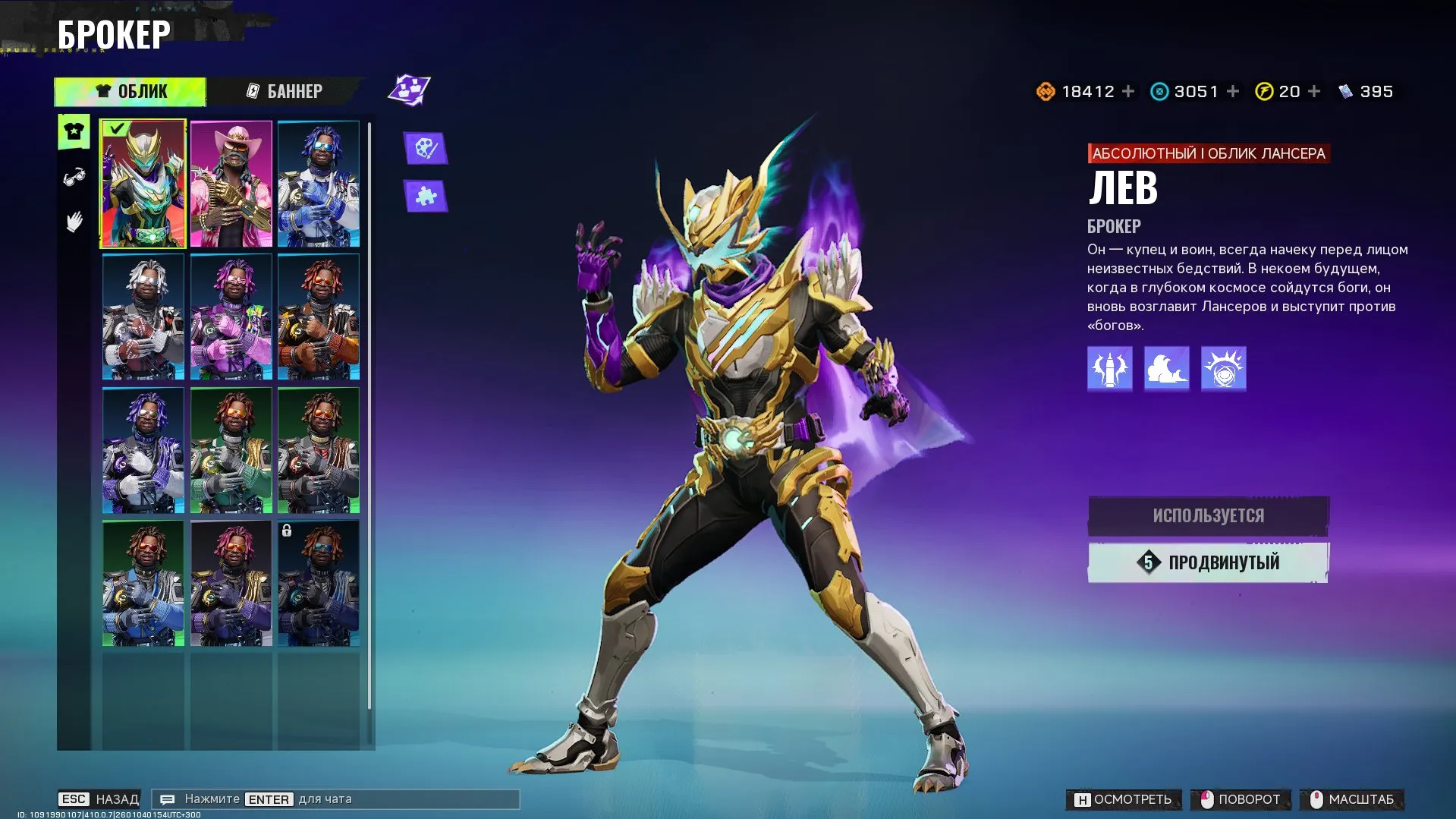Click the plus next to 3051 currency
The image size is (1456, 819).
1233,91
